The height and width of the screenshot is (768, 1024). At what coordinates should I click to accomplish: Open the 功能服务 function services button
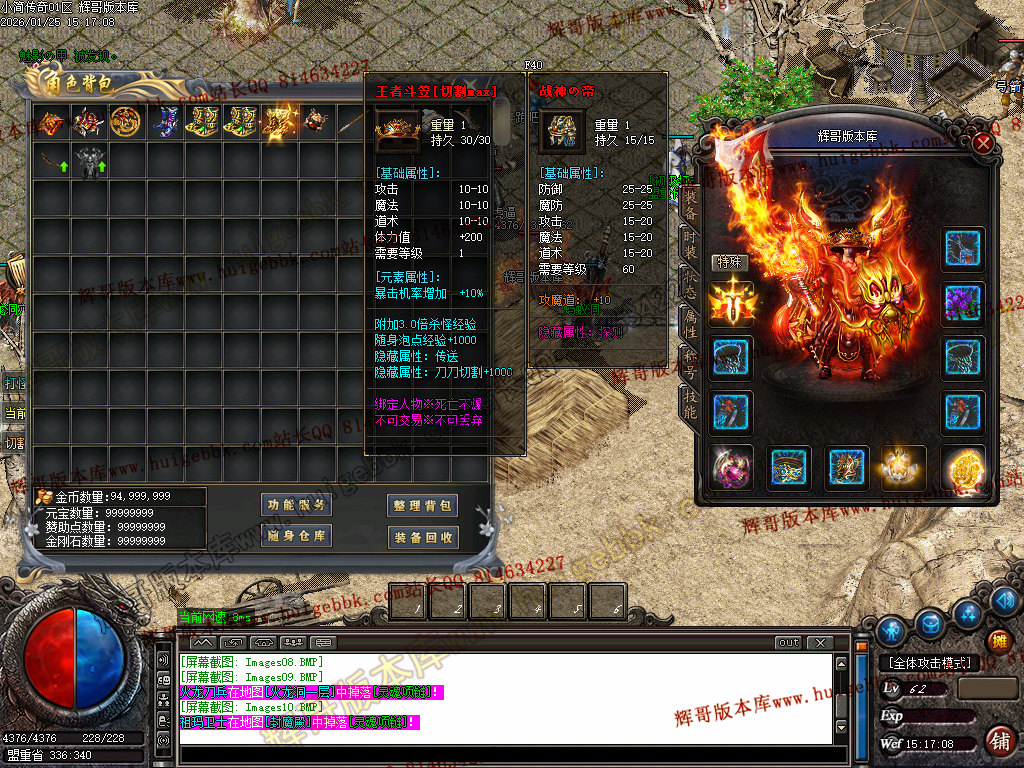tap(296, 505)
